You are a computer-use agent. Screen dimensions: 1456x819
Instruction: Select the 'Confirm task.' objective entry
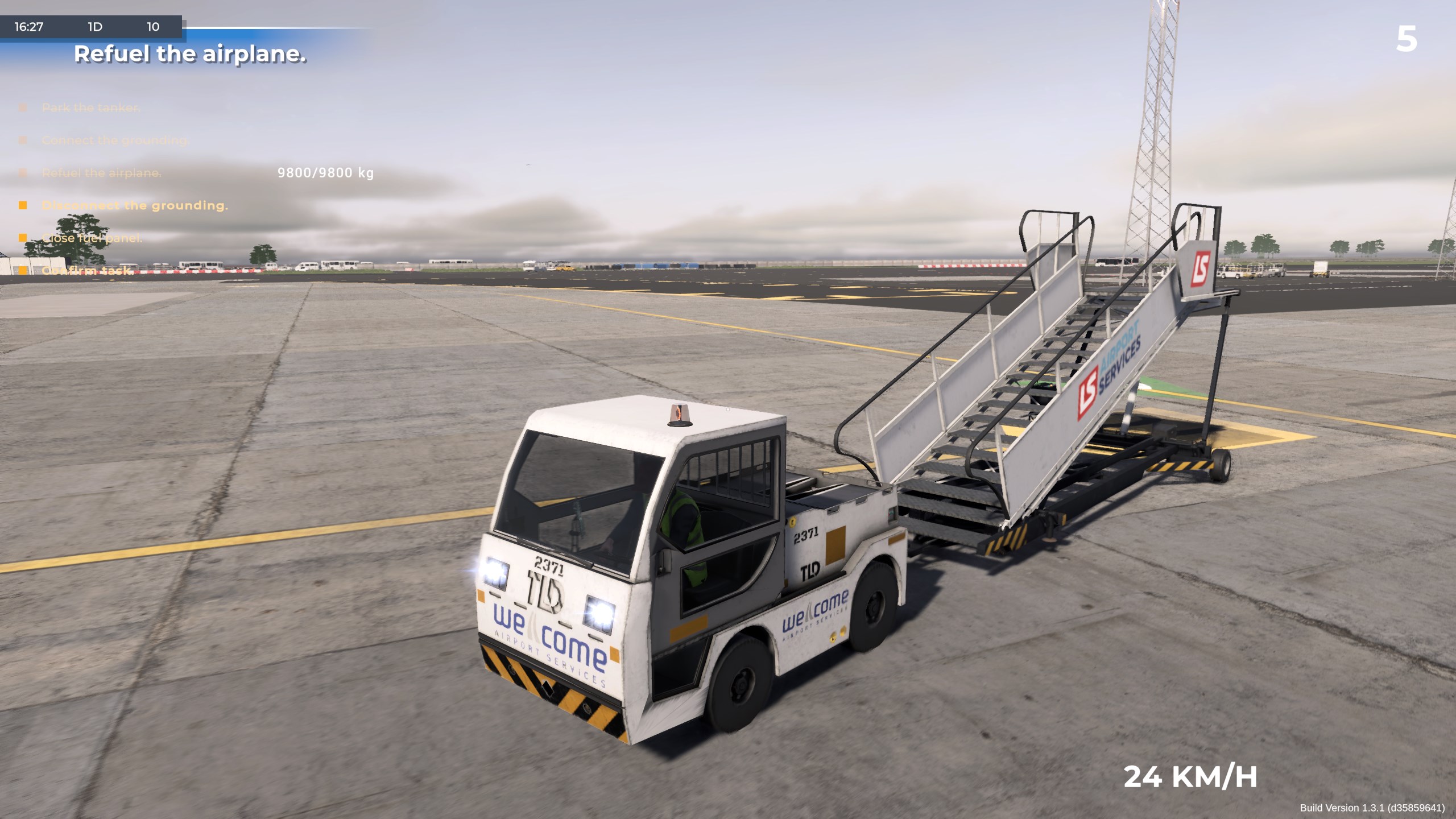[87, 271]
